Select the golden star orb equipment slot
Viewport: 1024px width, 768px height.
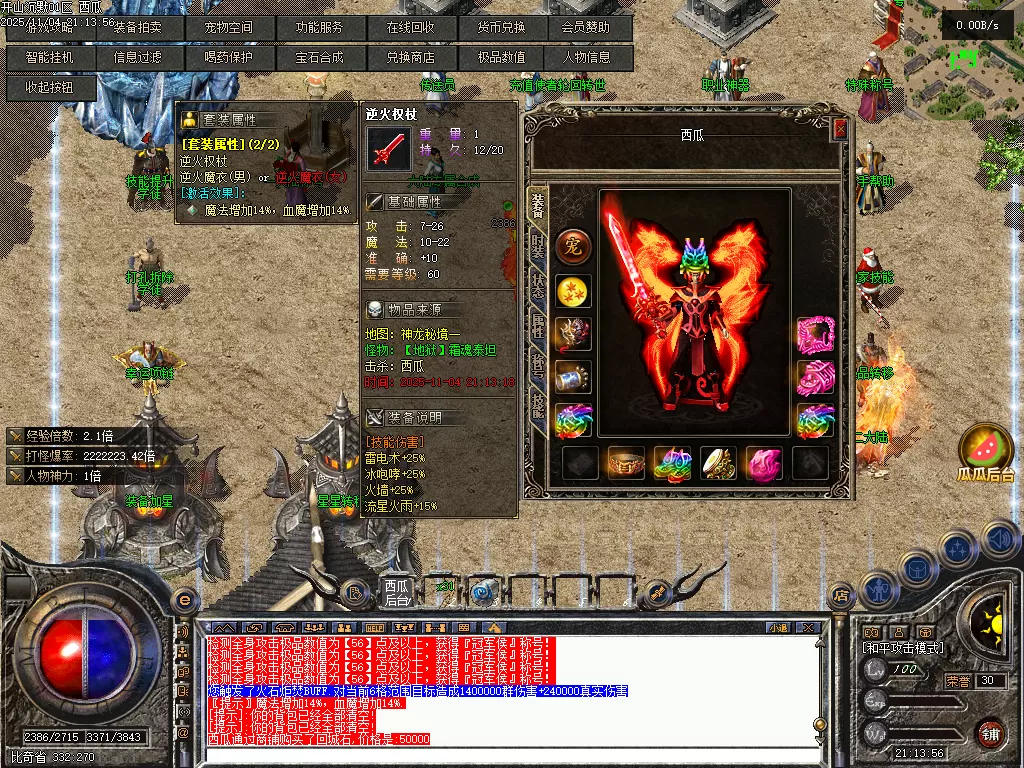(574, 291)
